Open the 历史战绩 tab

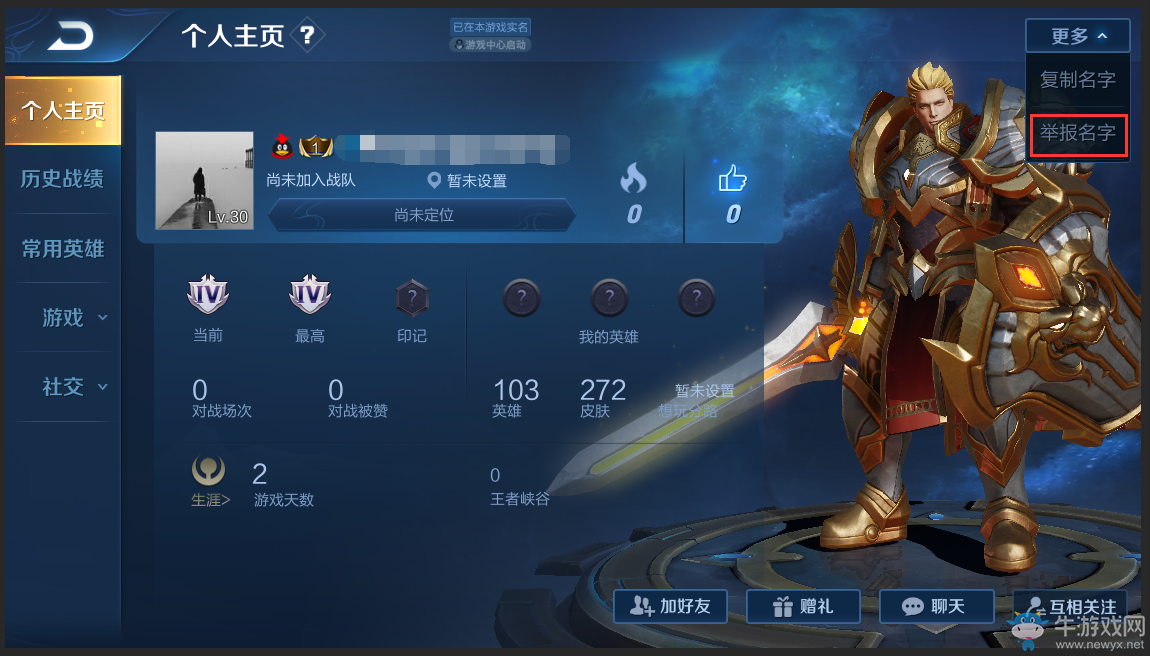coord(63,179)
